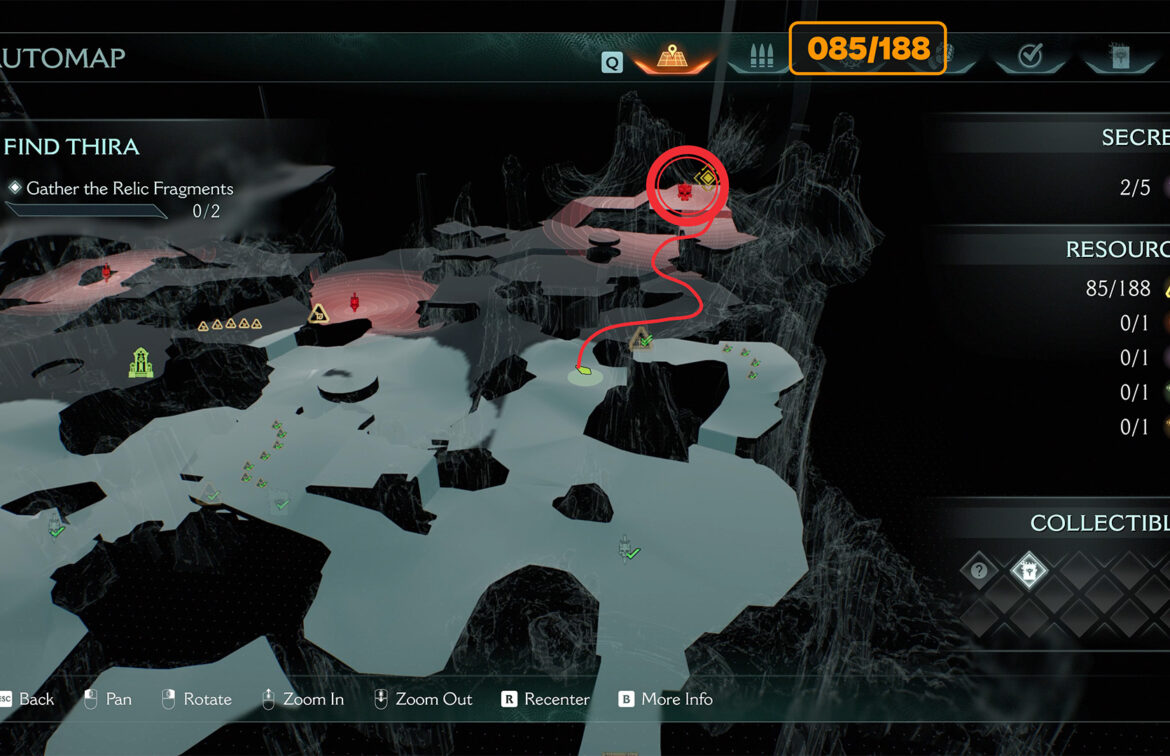
Task: Select the highlighted collectible icon slot
Action: [1028, 571]
